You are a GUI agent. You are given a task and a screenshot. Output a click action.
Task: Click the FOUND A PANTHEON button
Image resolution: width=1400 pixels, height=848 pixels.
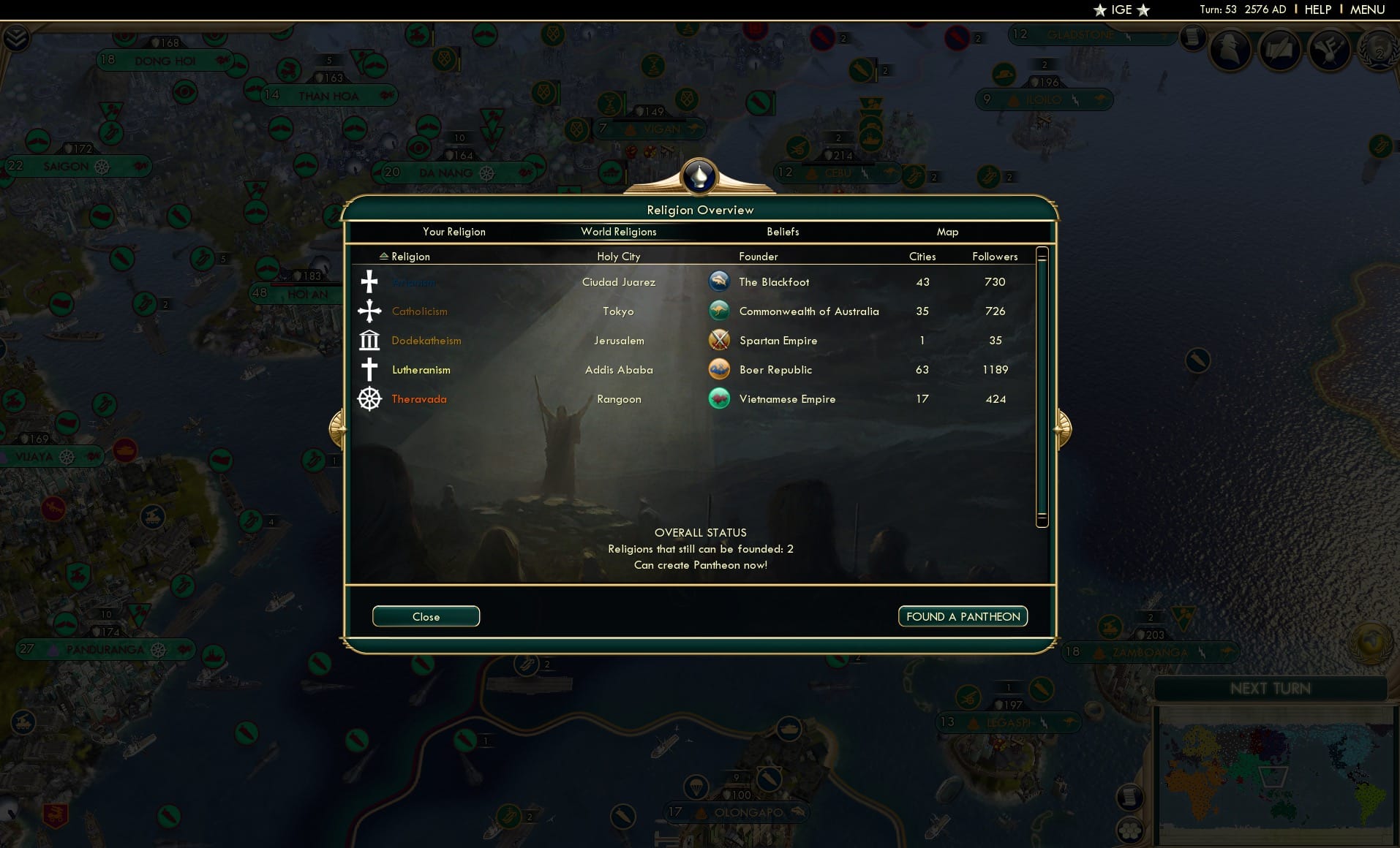tap(962, 616)
